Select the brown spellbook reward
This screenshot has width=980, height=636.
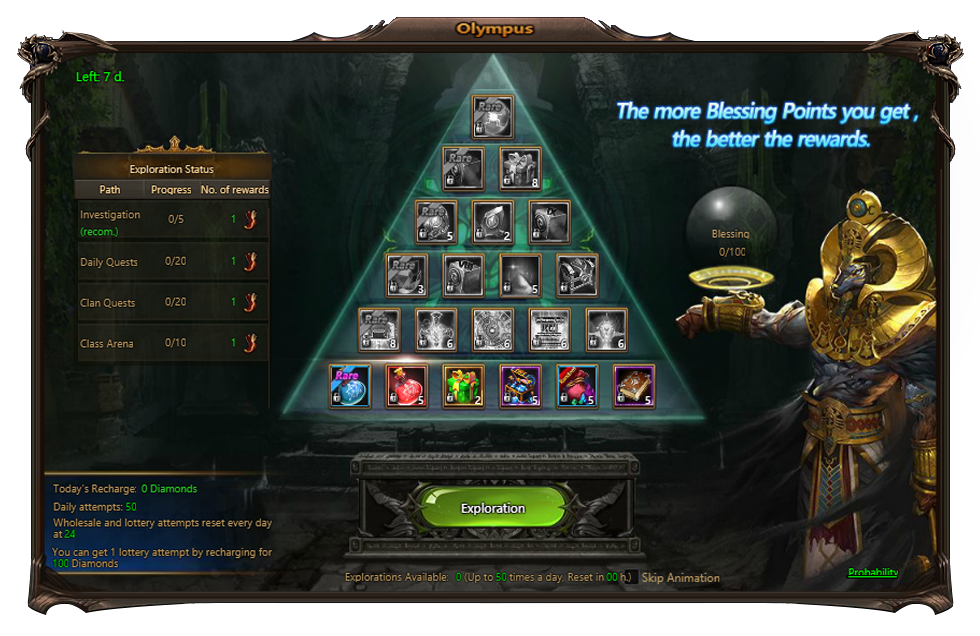[x=633, y=386]
